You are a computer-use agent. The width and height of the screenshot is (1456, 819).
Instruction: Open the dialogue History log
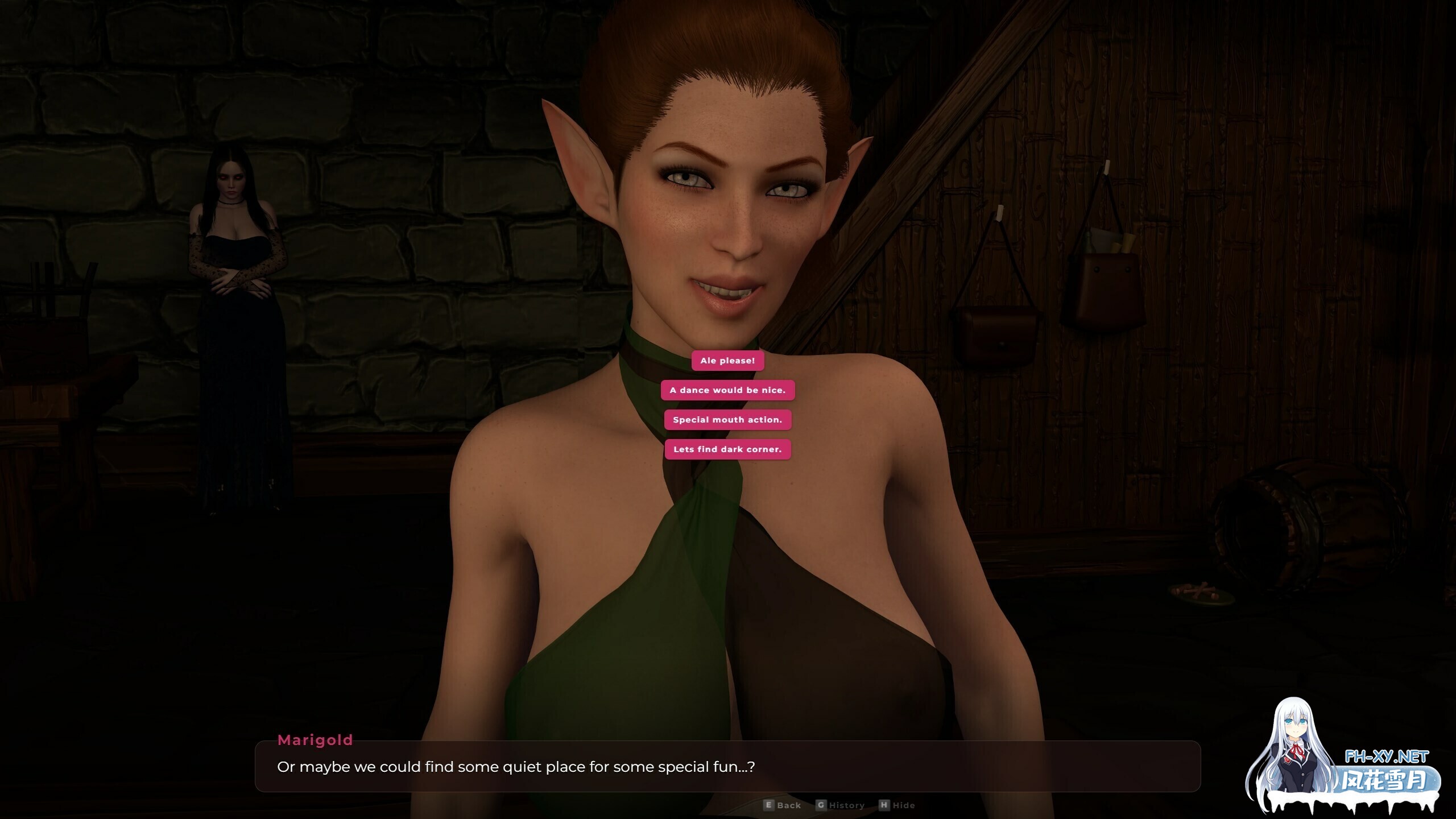tap(841, 805)
